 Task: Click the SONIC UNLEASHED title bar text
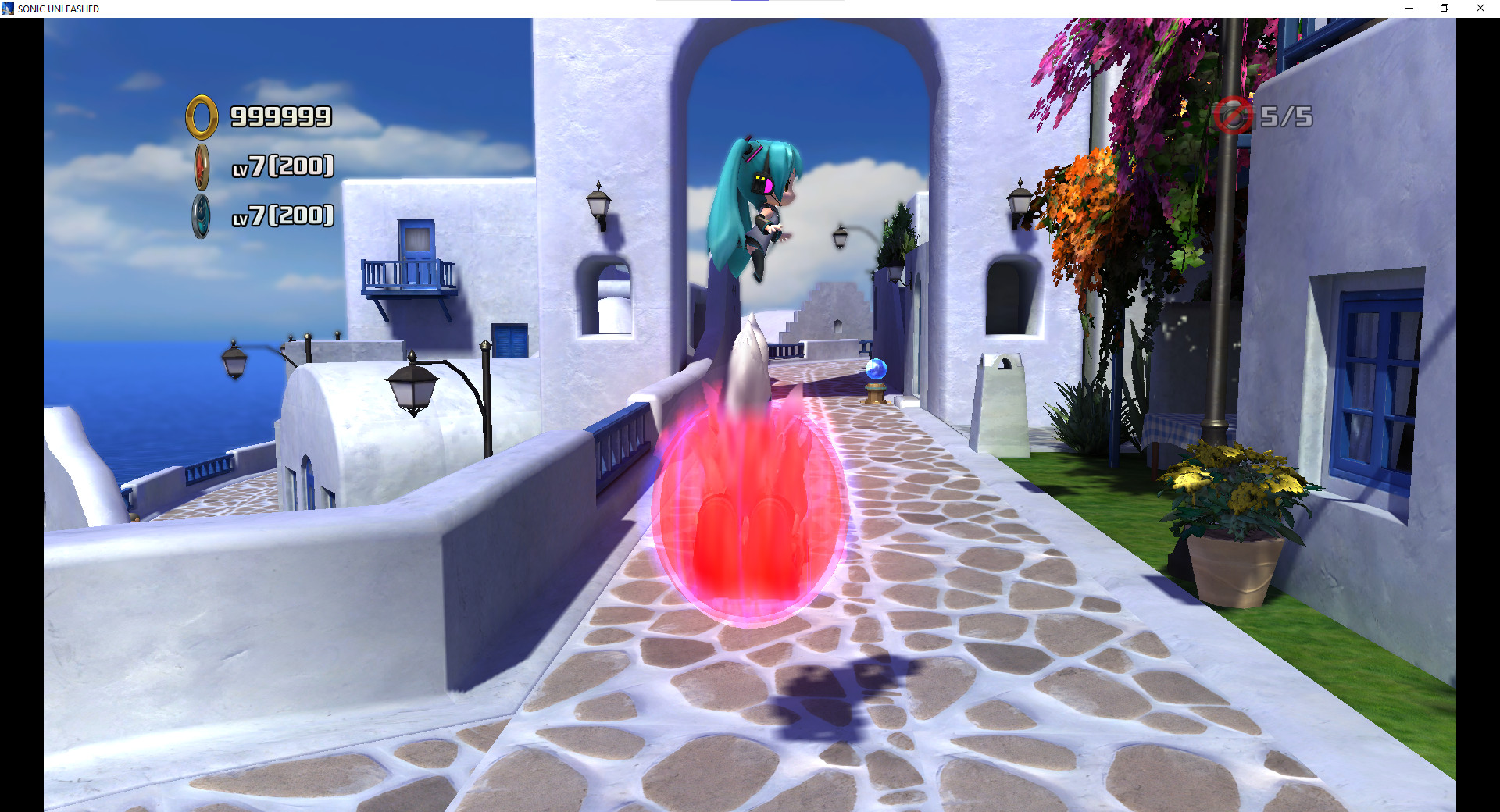click(56, 9)
